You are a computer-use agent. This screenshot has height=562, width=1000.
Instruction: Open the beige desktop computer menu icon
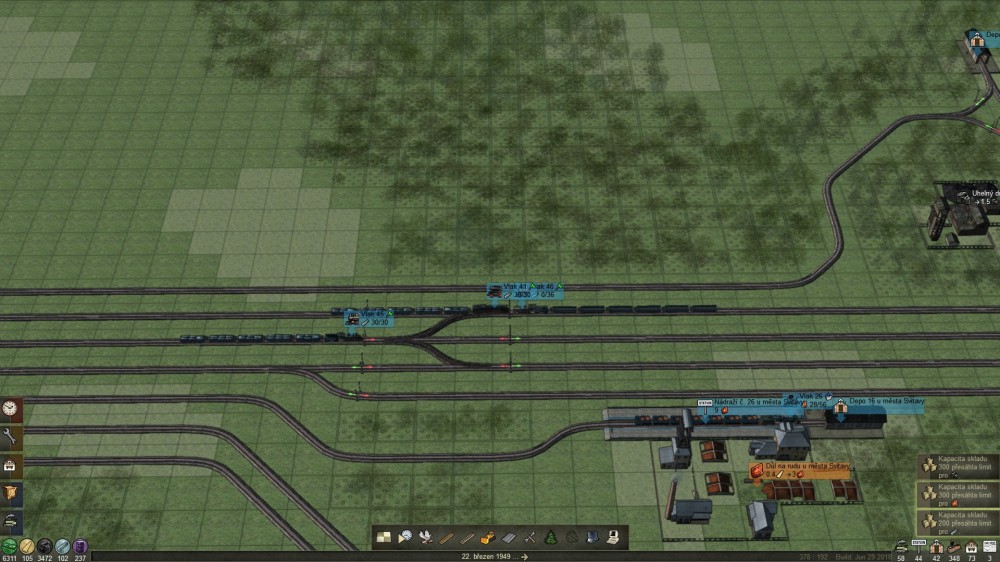click(612, 537)
